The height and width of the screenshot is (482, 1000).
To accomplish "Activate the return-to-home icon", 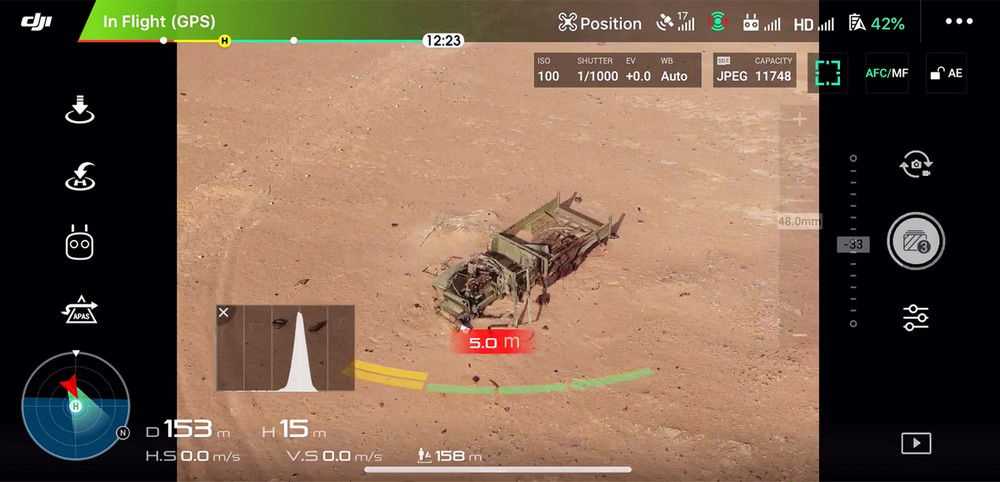I will 79,177.
